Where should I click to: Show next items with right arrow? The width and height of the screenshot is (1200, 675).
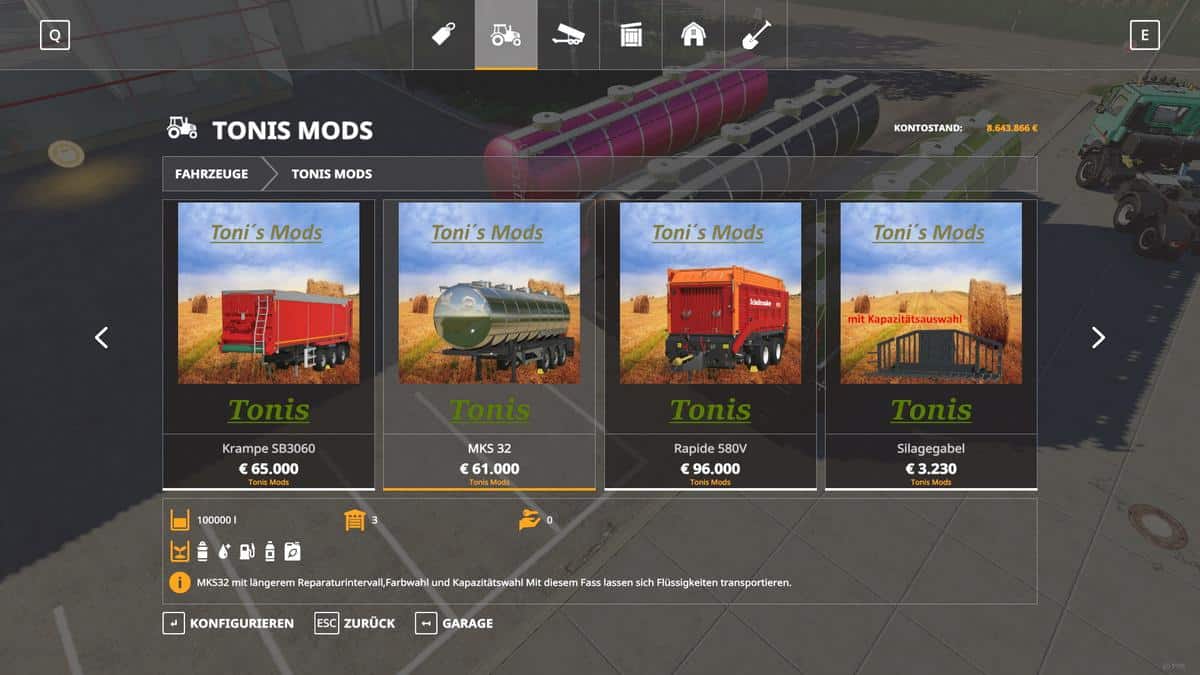coord(1098,338)
